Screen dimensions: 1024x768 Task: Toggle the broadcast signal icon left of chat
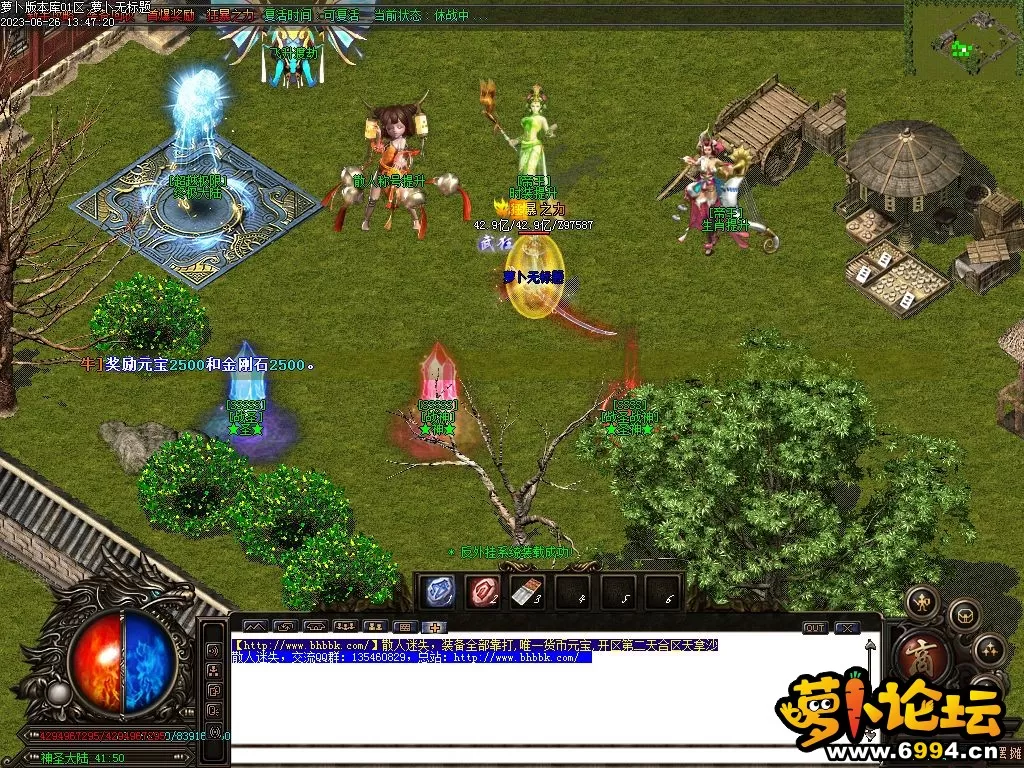tap(213, 730)
